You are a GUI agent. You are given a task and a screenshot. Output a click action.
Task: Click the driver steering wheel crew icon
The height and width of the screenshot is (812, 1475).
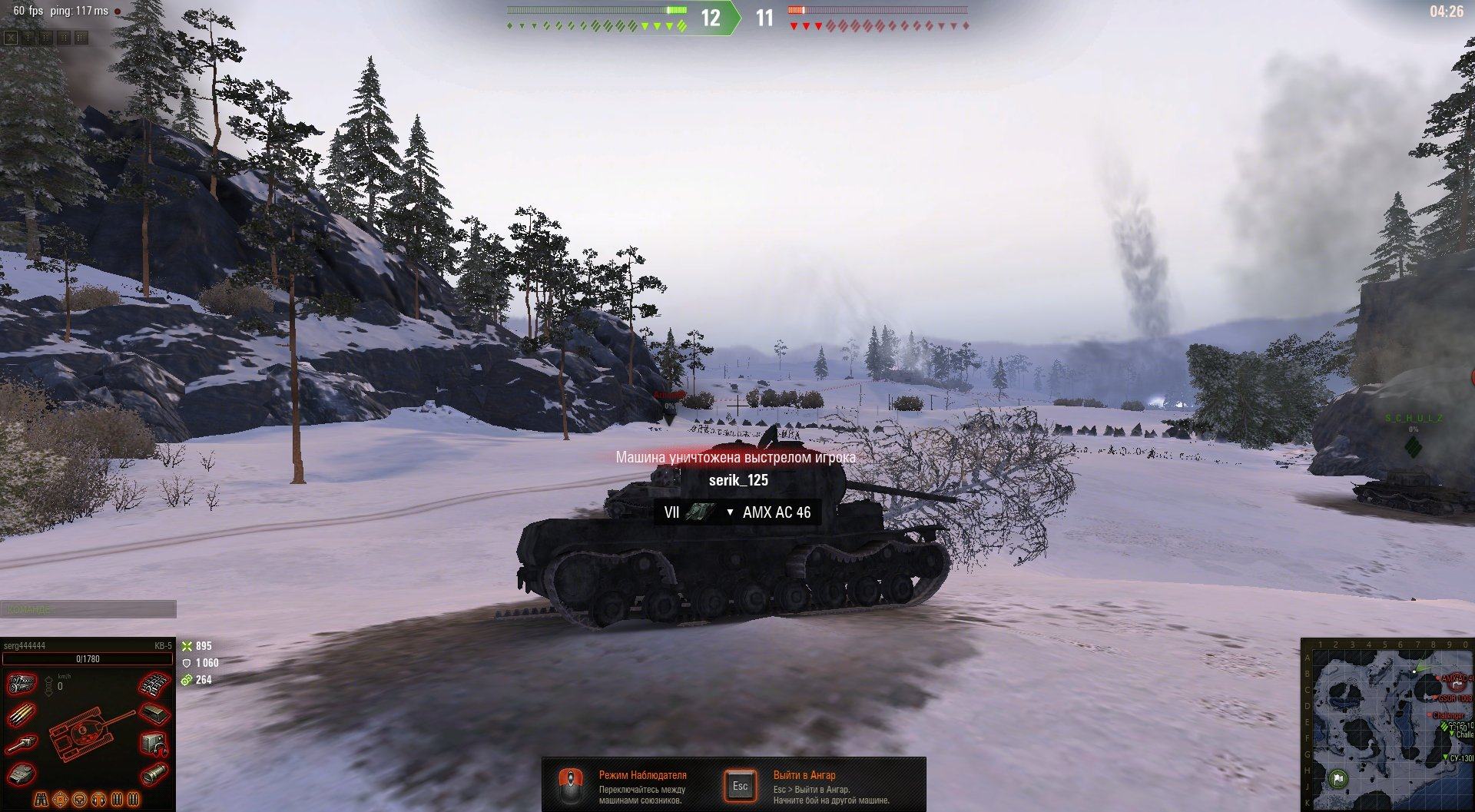pos(81,800)
